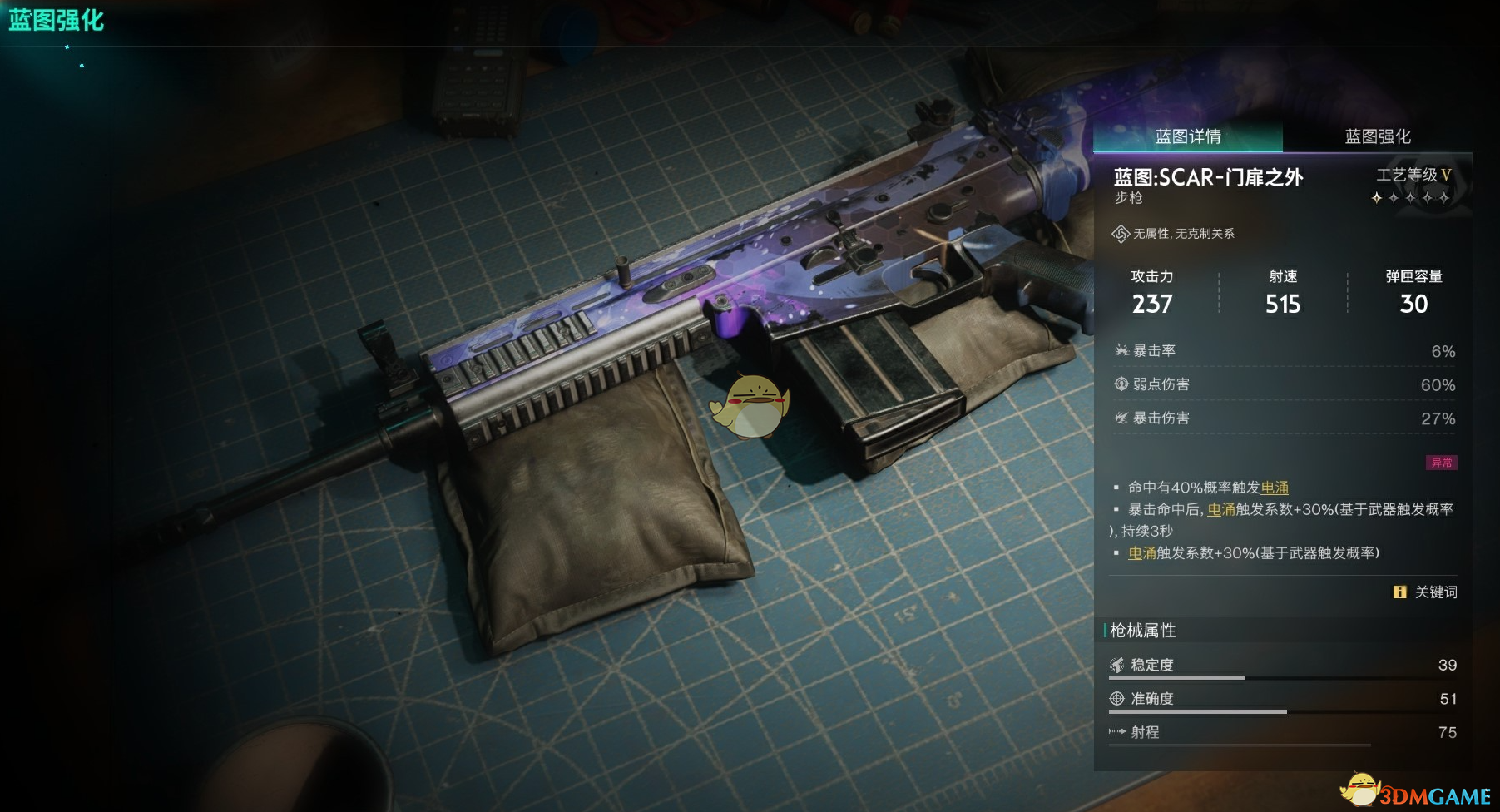The image size is (1500, 812).
Task: Open the highlighted 电涌 link in the first effect line
Action: pos(1275,488)
